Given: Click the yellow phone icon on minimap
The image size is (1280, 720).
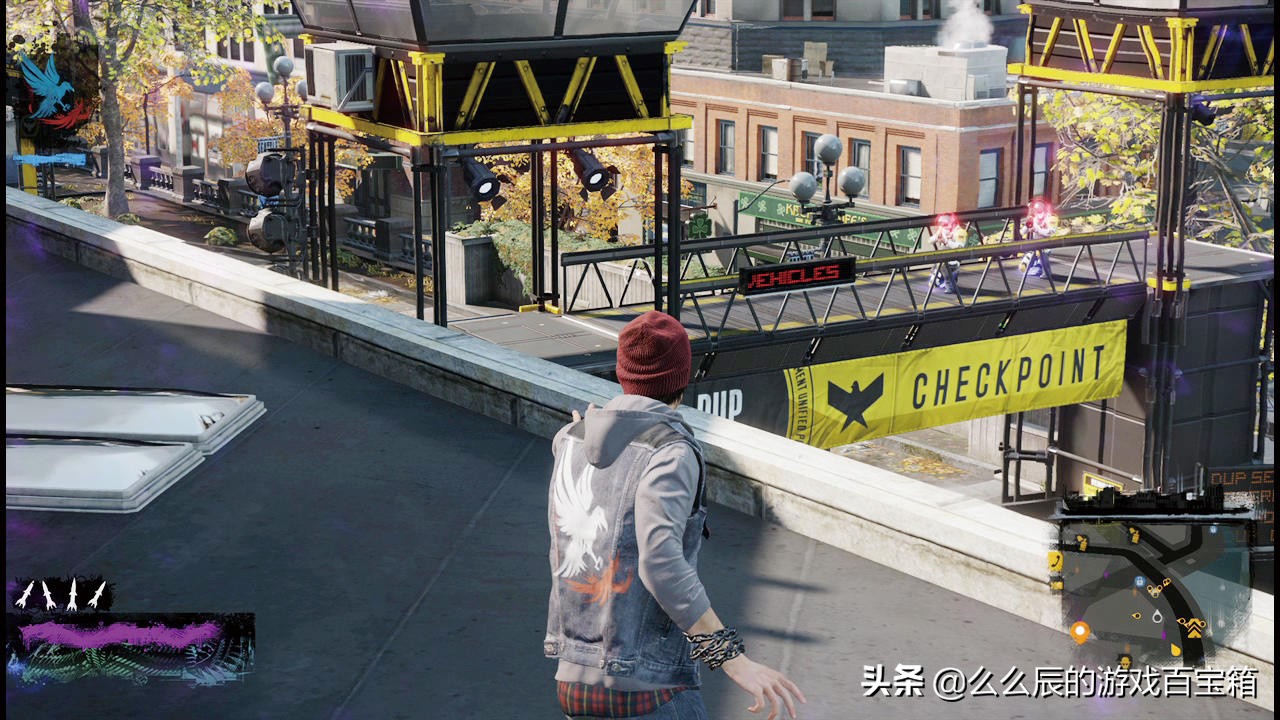Looking at the screenshot, I should [1055, 561].
